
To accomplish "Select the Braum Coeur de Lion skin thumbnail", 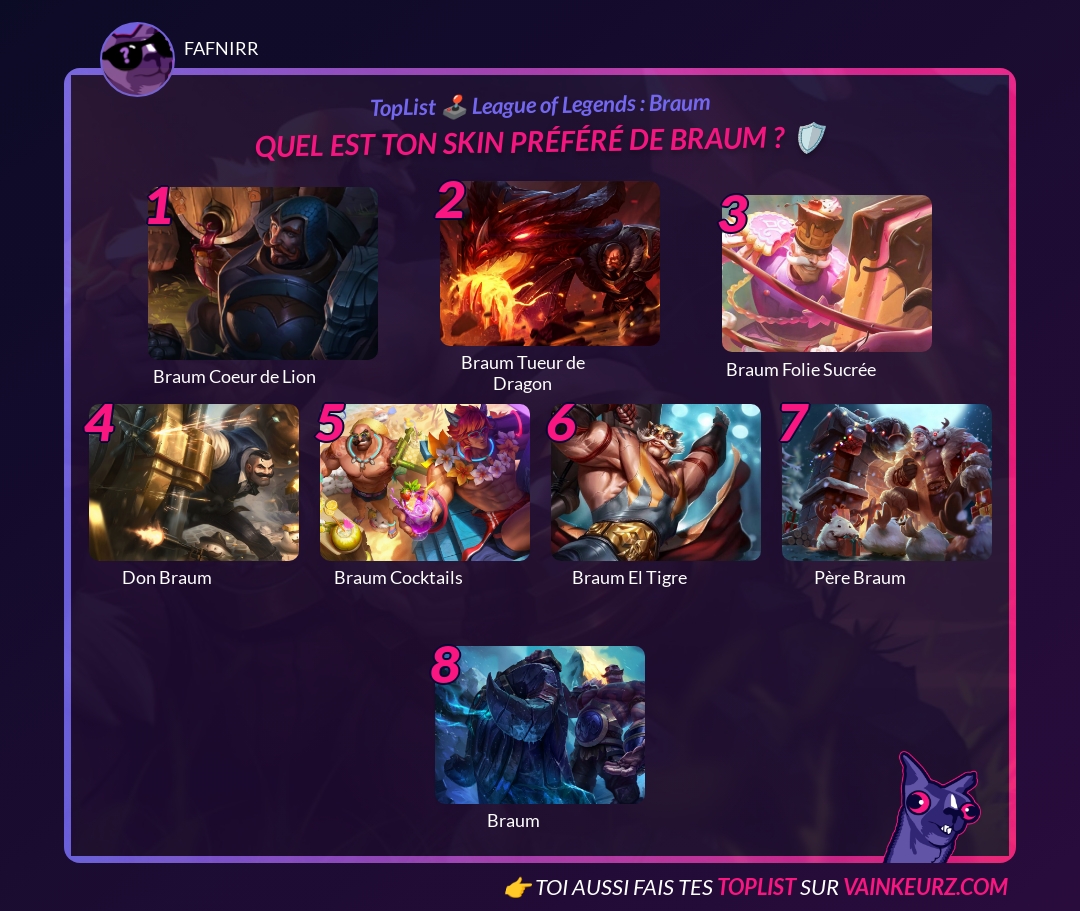I will (x=263, y=273).
